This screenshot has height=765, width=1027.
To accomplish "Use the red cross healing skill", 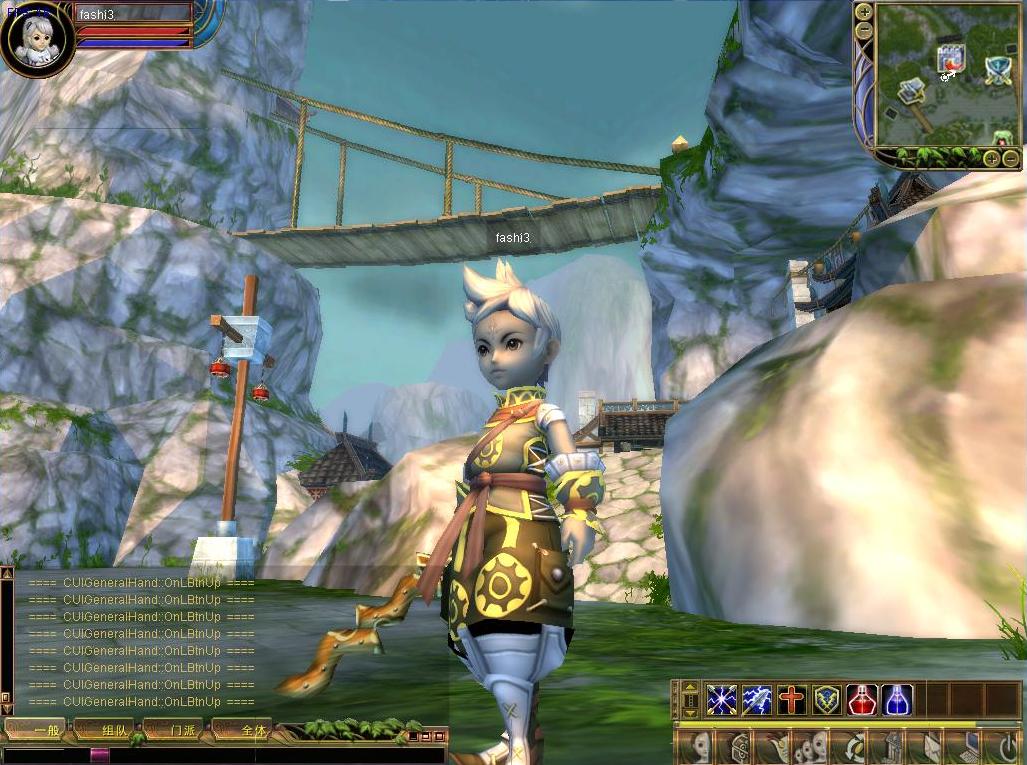I will [791, 699].
